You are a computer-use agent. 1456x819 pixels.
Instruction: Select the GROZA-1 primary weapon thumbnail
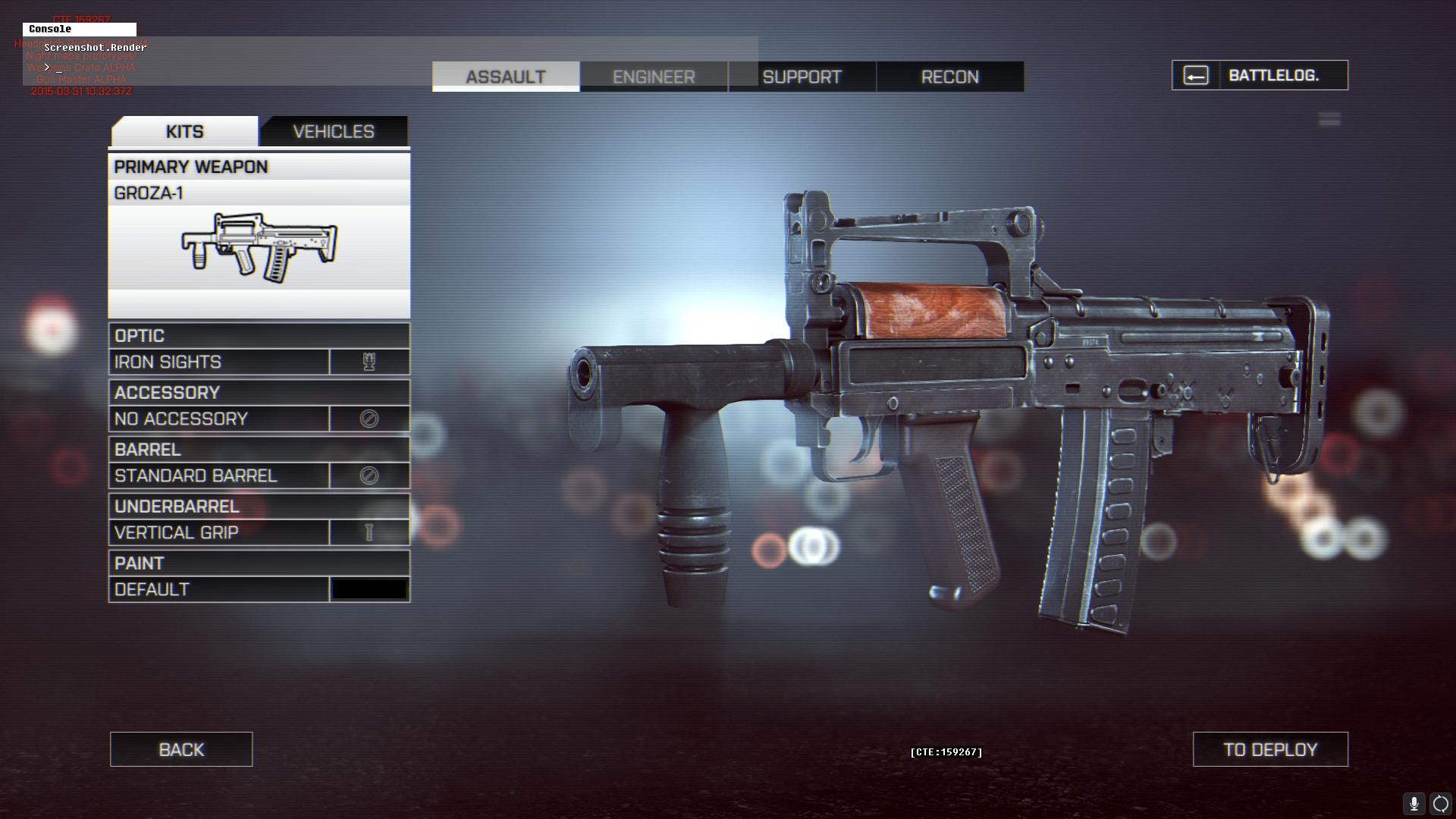(x=259, y=247)
